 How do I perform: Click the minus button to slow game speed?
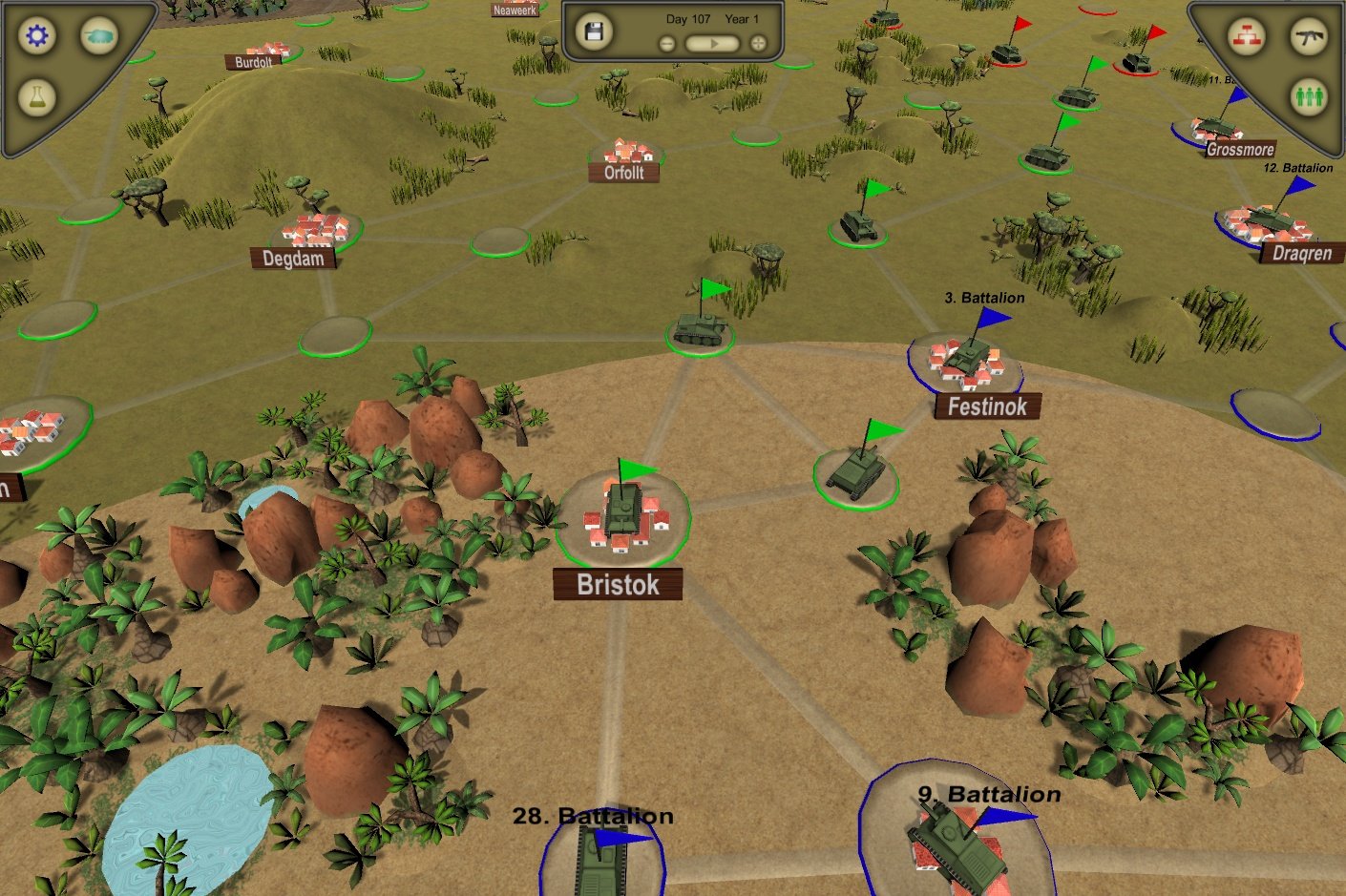(x=666, y=42)
